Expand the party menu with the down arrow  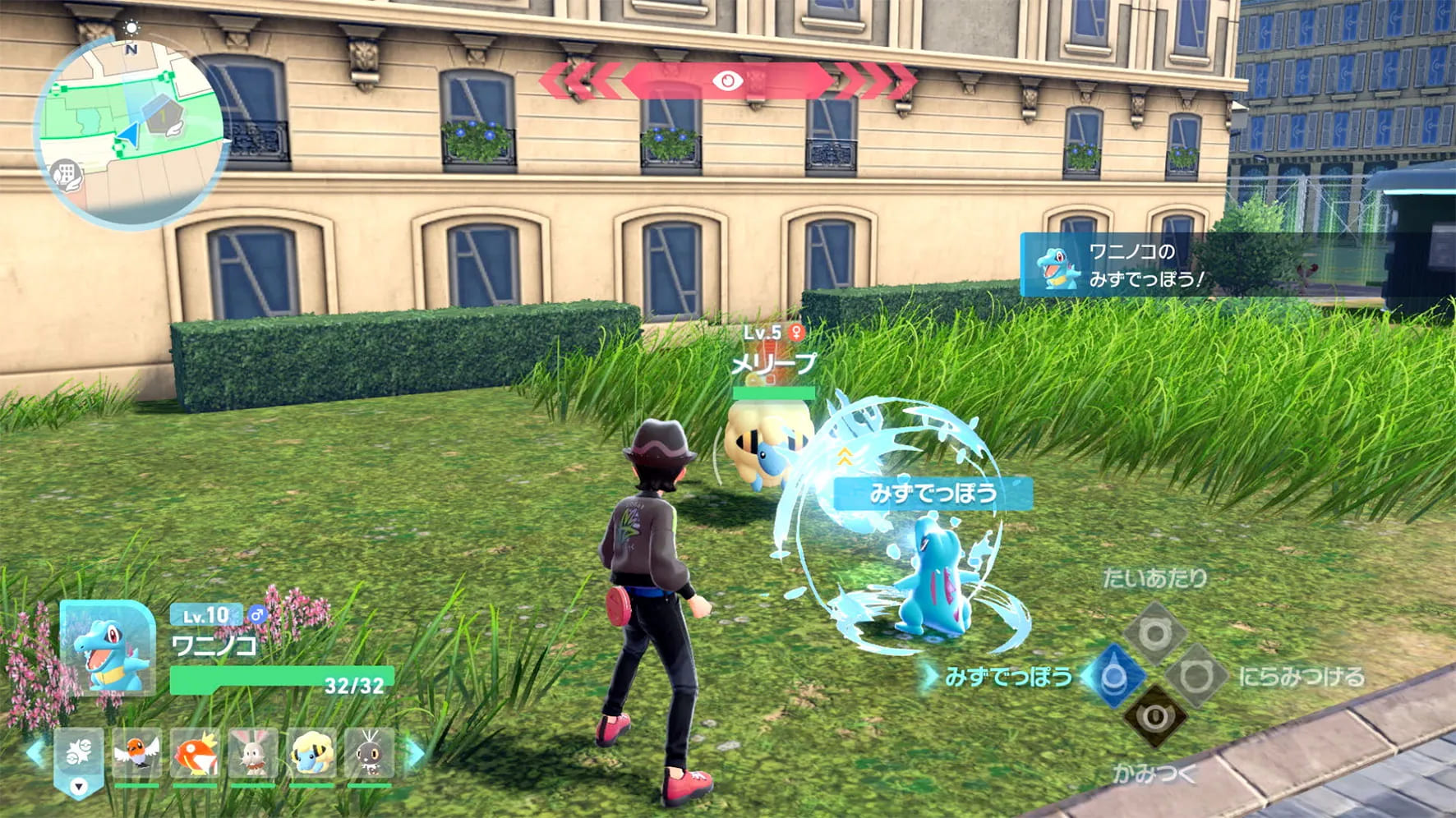[77, 786]
